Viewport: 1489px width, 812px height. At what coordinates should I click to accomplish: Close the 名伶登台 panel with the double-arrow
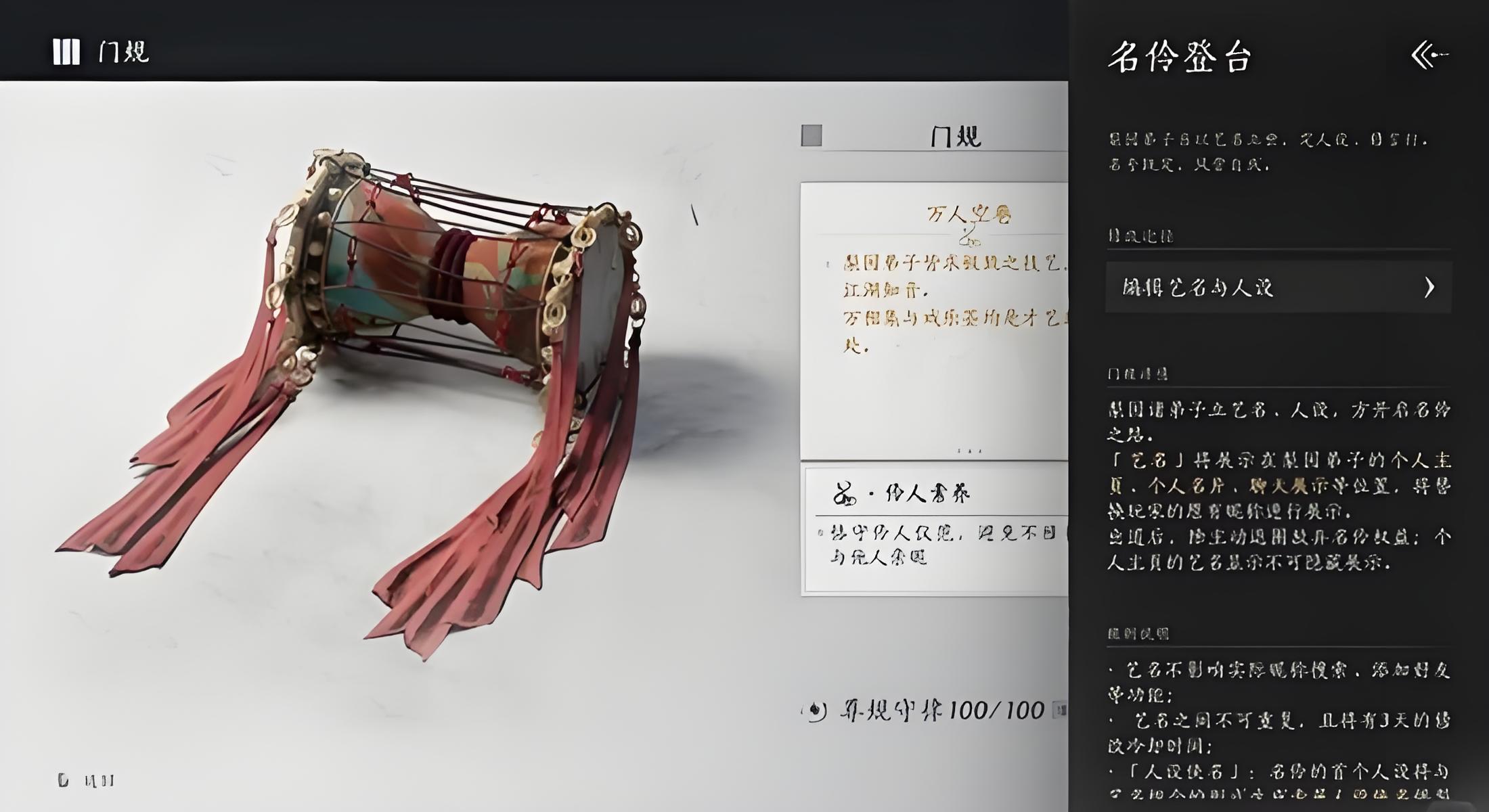click(1429, 55)
